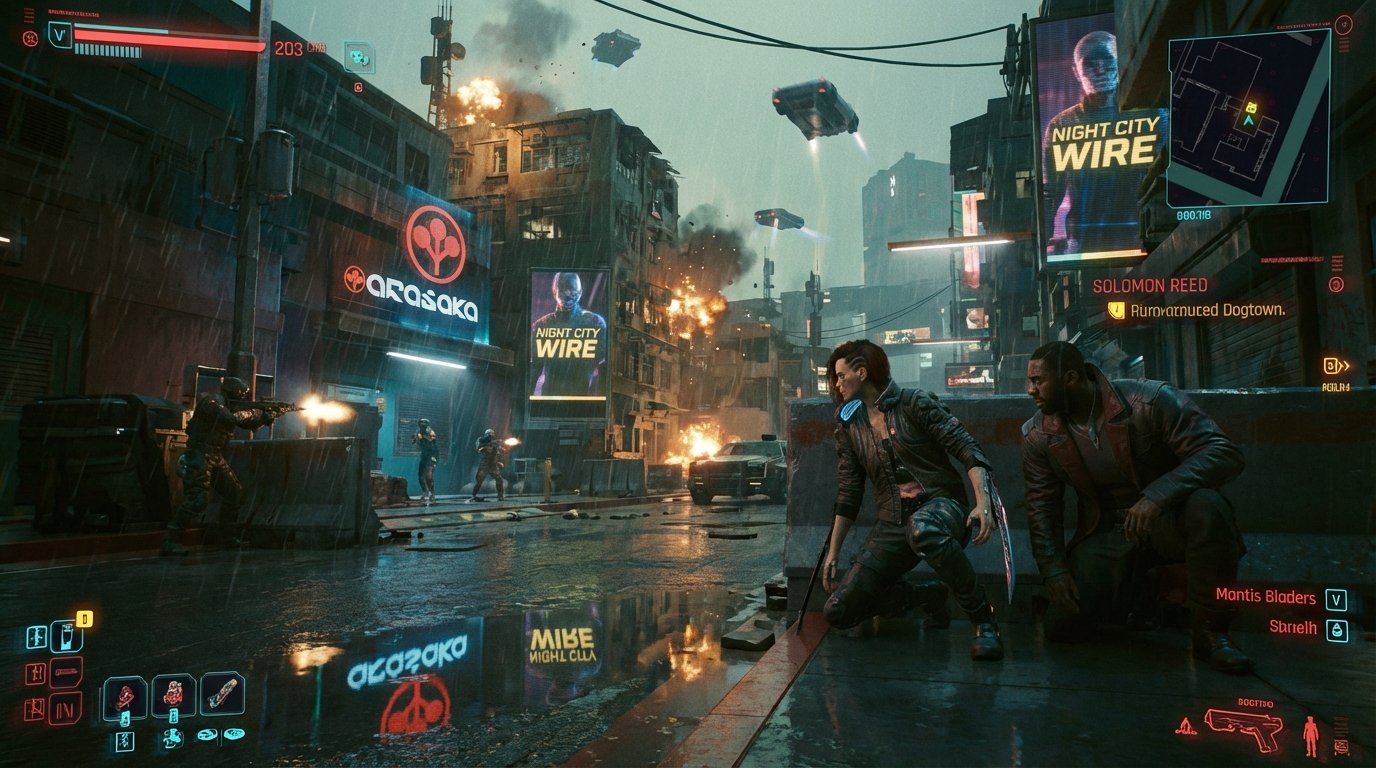This screenshot has height=768, width=1376.
Task: Select the Mantis Blades keybind icon
Action: [x=1336, y=601]
